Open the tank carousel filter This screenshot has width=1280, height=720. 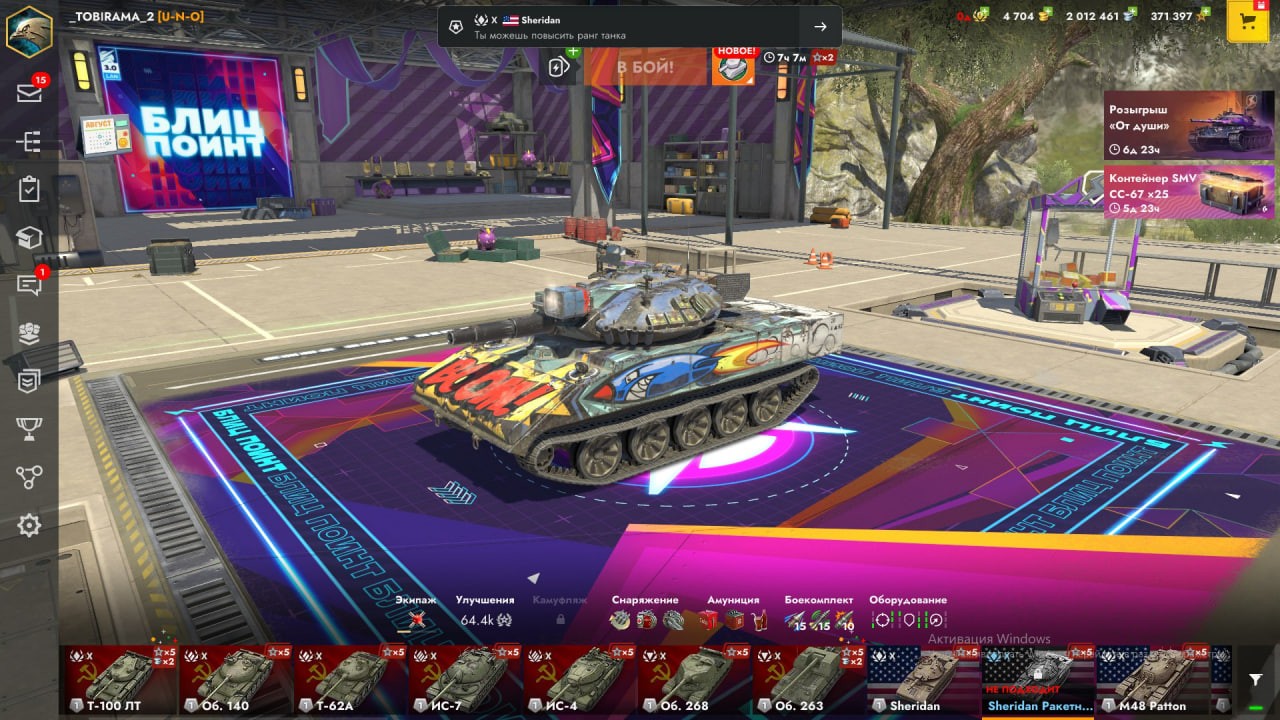pos(1255,680)
